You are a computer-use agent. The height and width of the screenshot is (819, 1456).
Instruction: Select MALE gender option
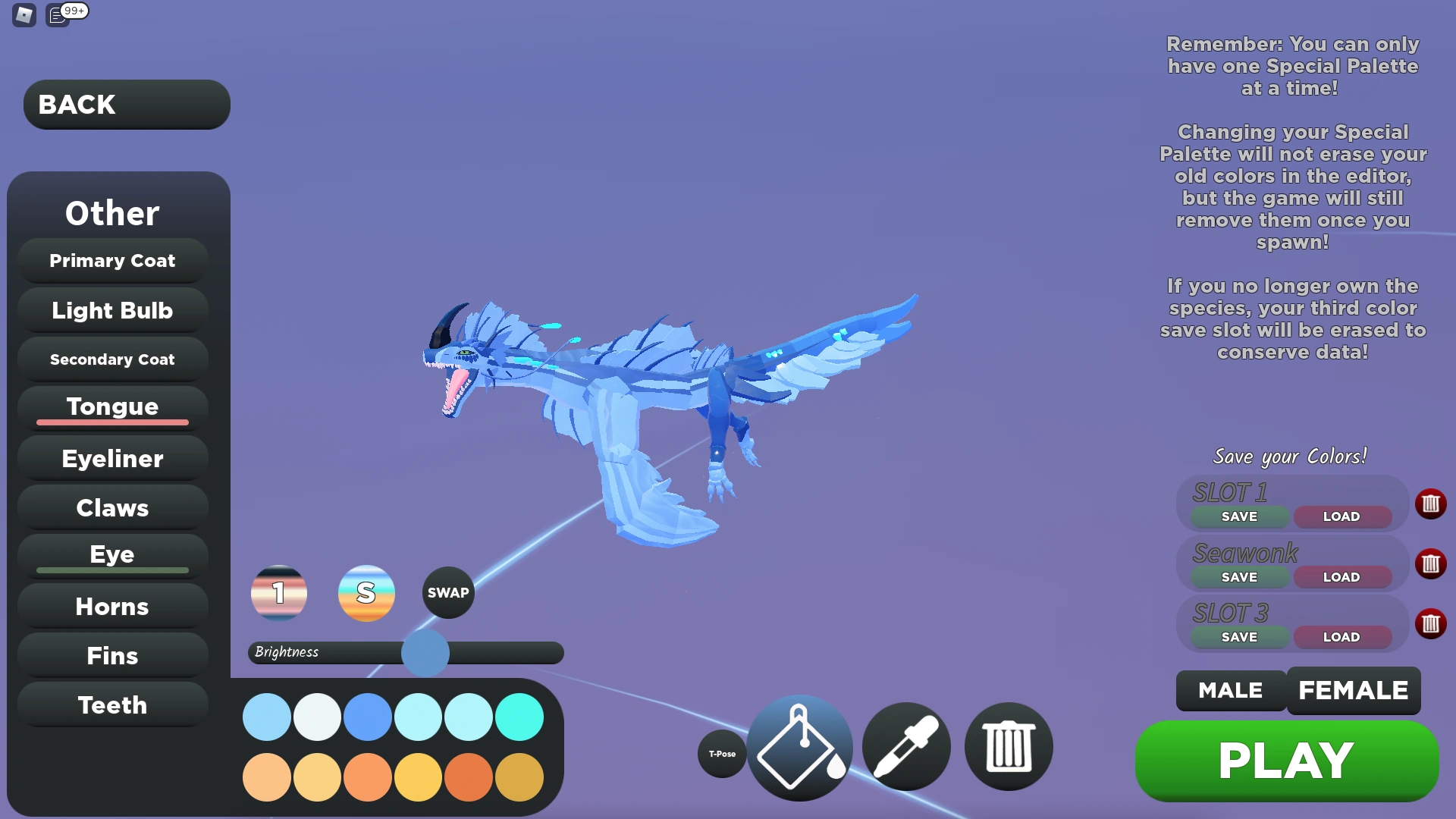click(x=1230, y=691)
